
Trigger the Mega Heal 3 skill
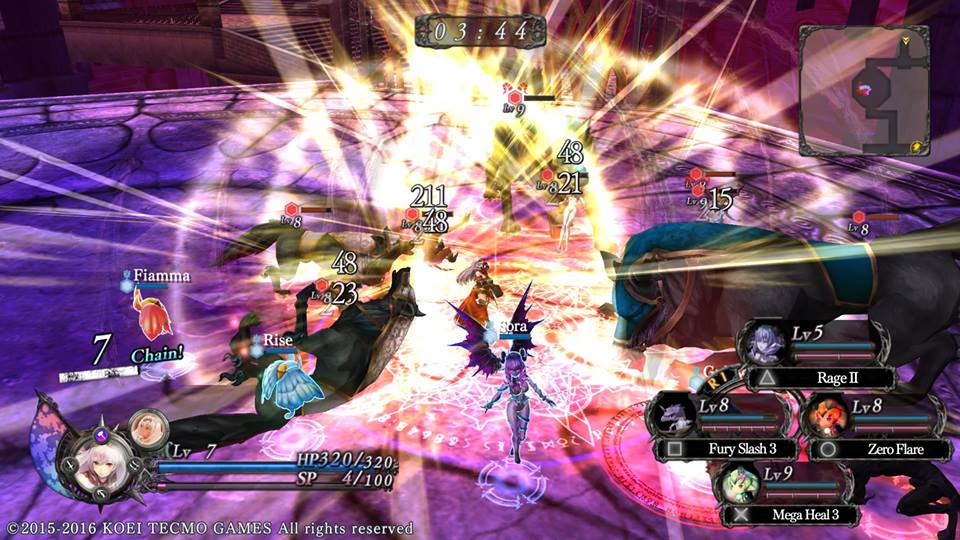tap(801, 515)
